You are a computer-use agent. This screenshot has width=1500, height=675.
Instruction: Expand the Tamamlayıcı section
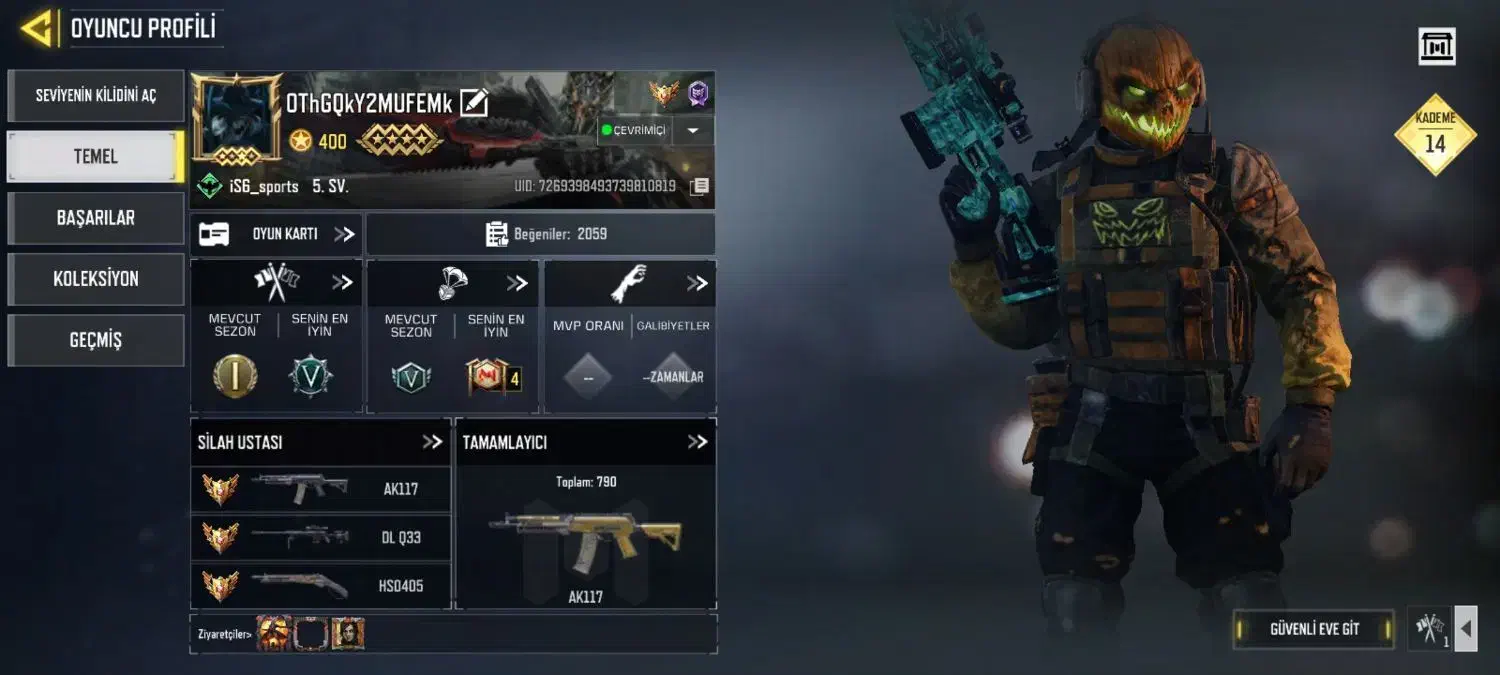pyautogui.click(x=697, y=442)
